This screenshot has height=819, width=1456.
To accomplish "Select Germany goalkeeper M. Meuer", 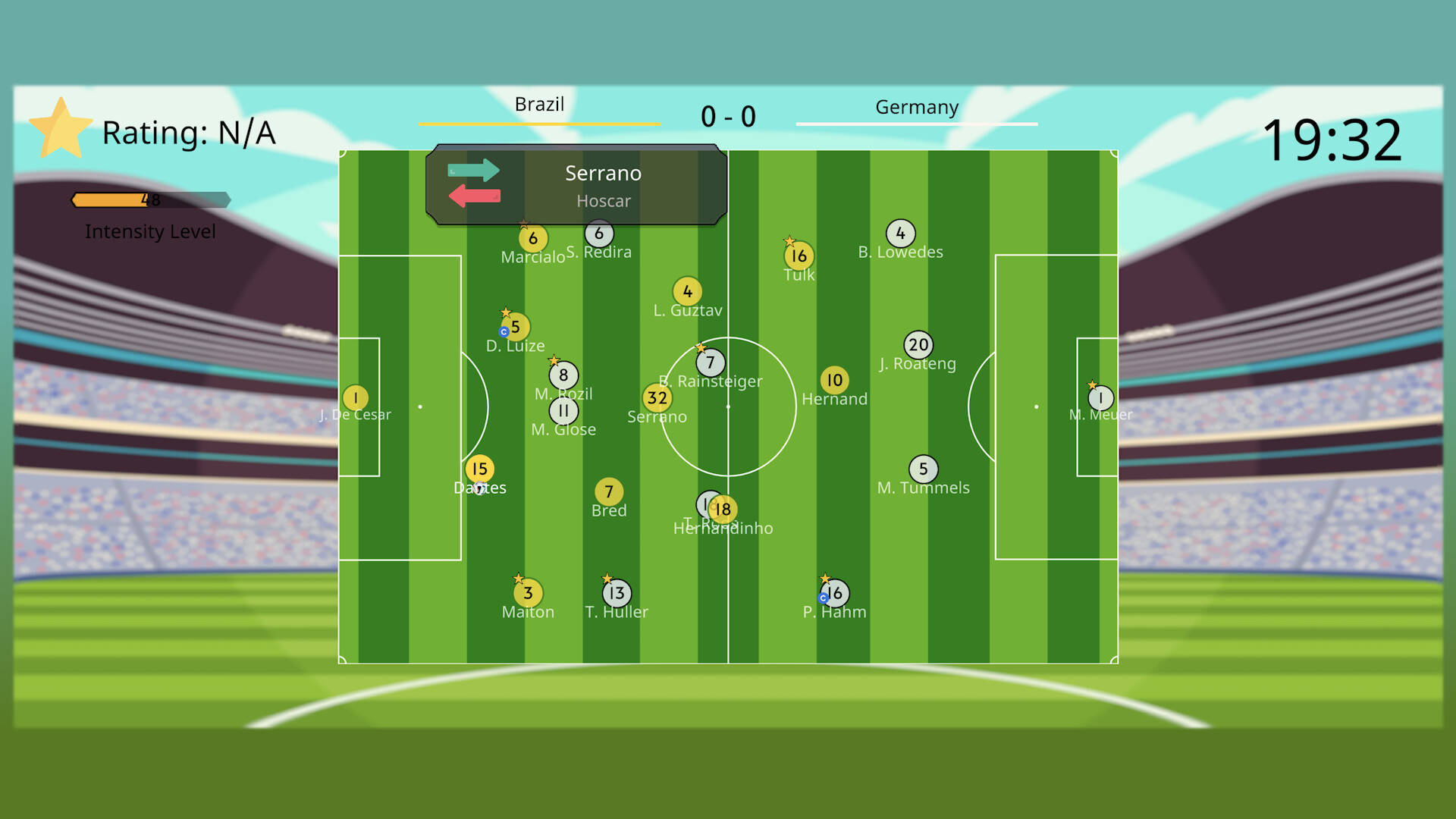I will [x=1100, y=397].
